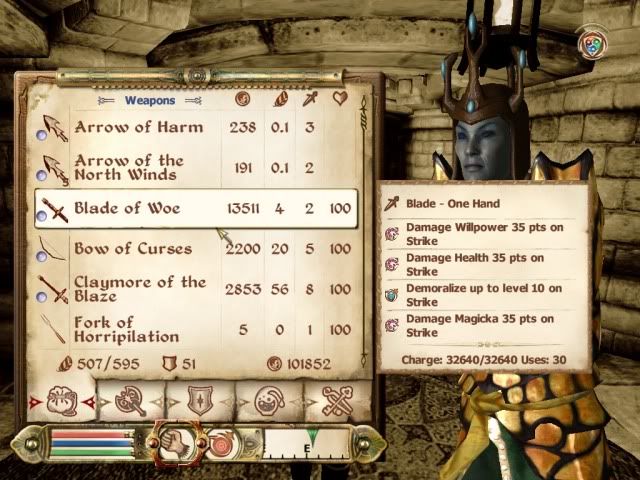640x480 pixels.
Task: Open the miscellaneous crossed-tools tab
Action: point(338,402)
